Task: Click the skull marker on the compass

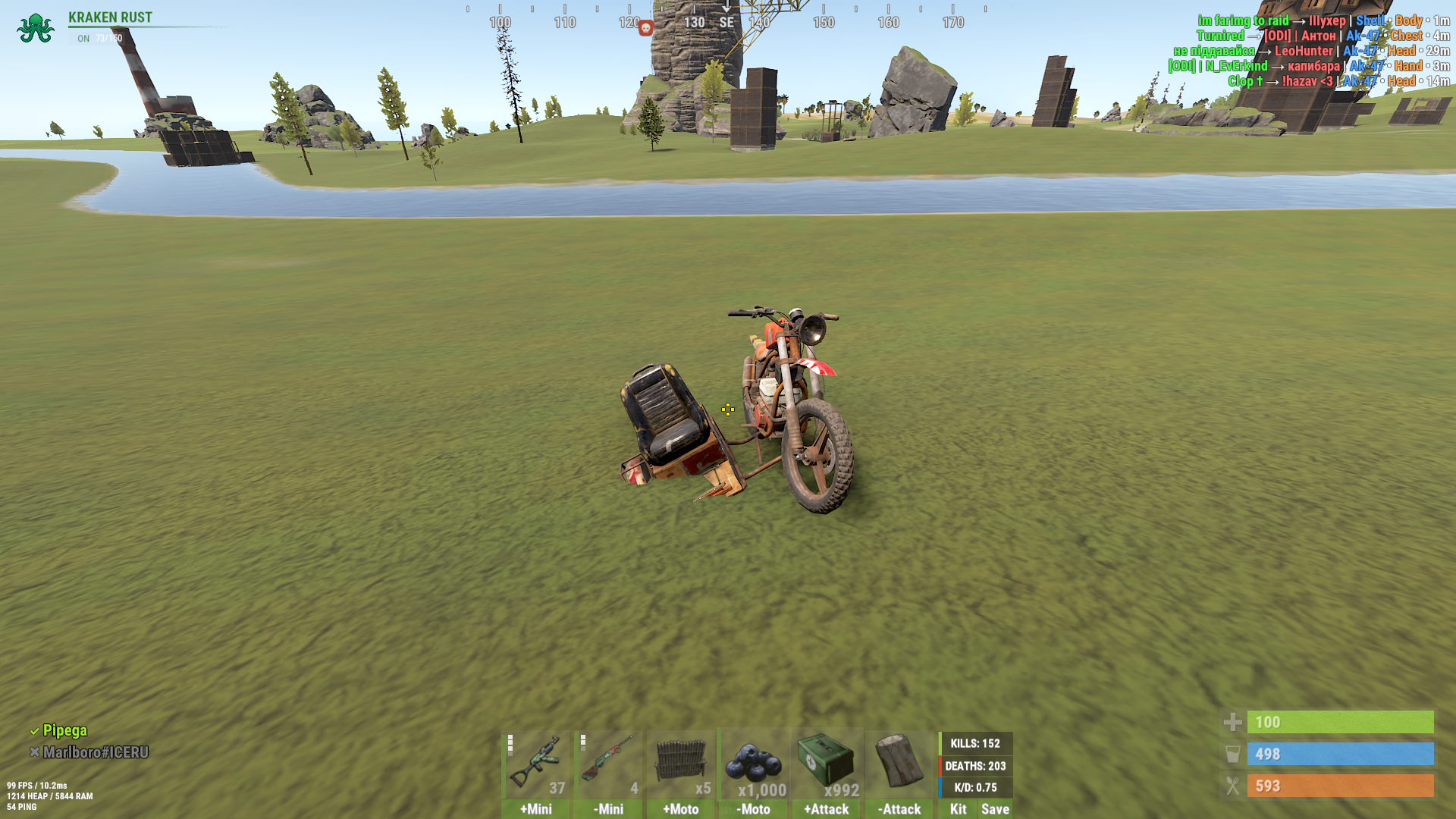Action: pos(645,28)
